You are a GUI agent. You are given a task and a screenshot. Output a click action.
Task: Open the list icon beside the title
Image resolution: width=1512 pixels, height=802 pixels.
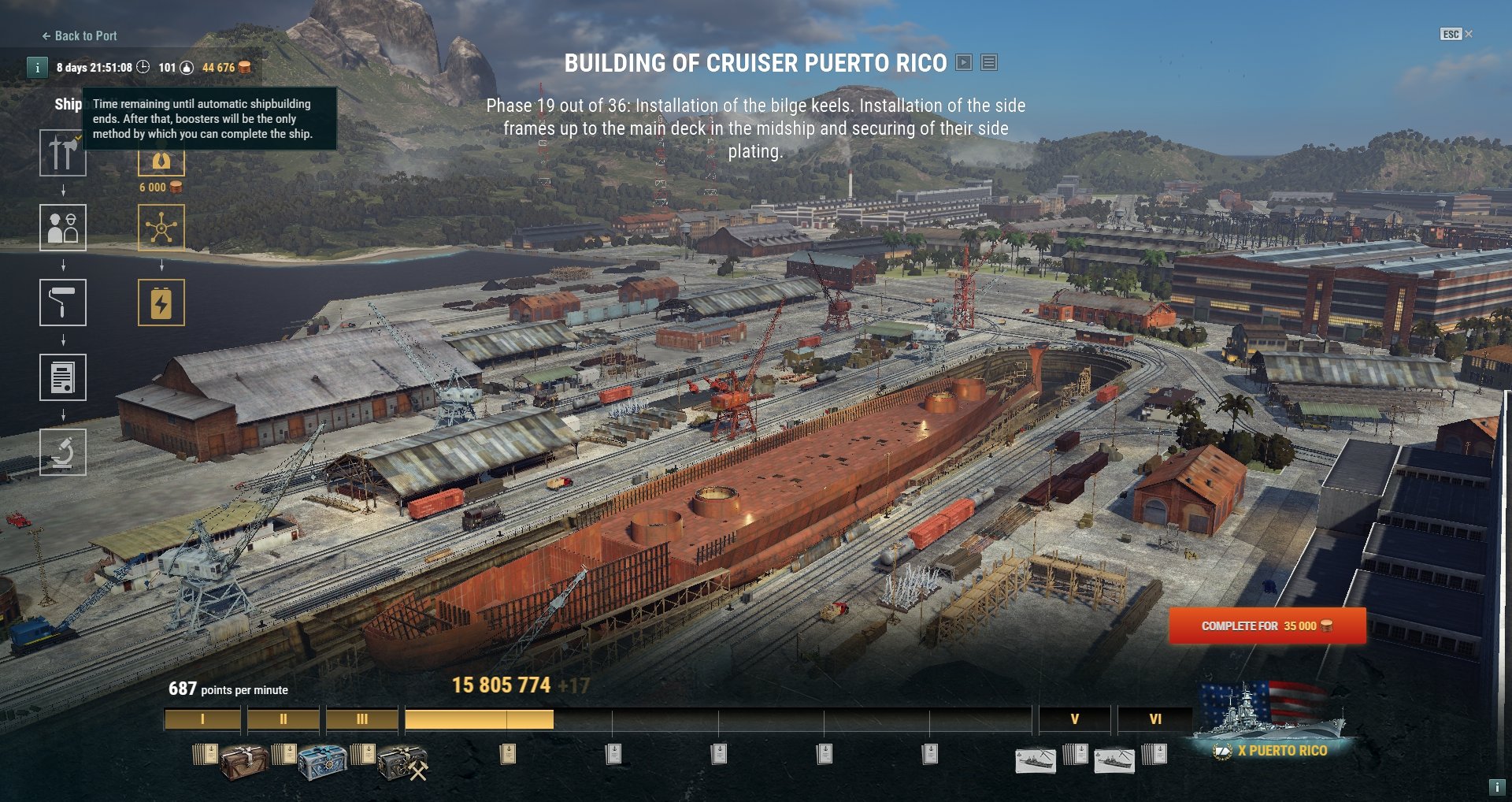click(x=989, y=63)
